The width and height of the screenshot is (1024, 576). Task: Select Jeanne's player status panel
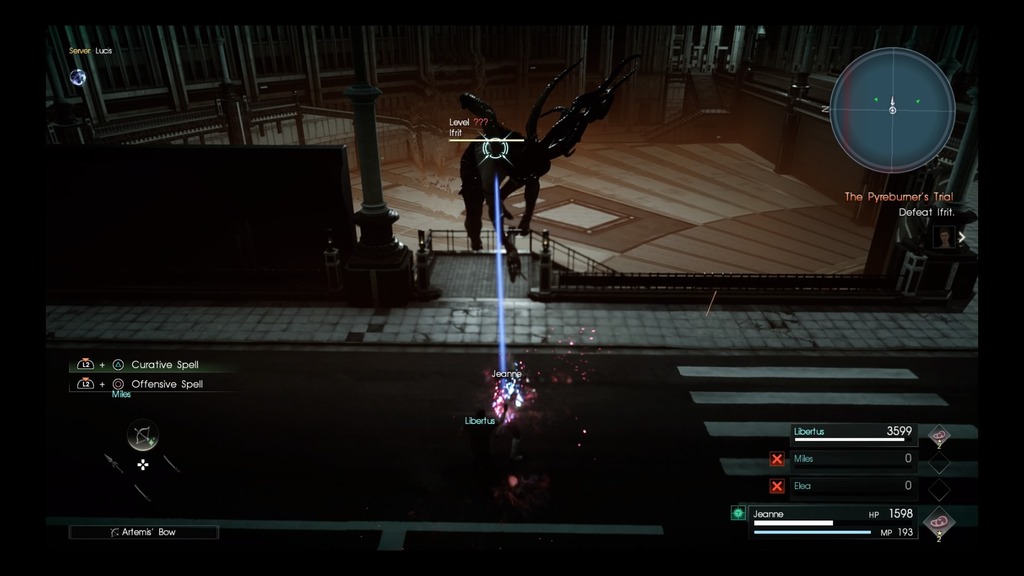(x=833, y=522)
